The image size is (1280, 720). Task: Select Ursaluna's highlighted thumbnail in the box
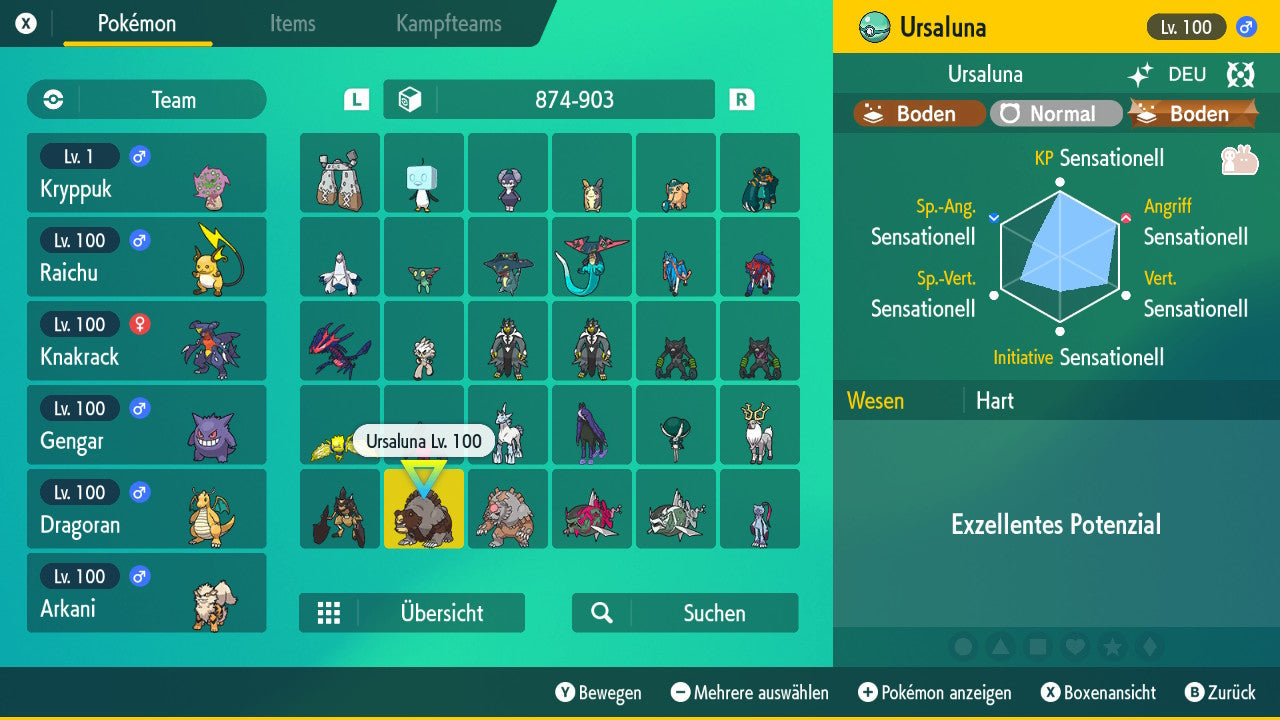pyautogui.click(x=424, y=509)
